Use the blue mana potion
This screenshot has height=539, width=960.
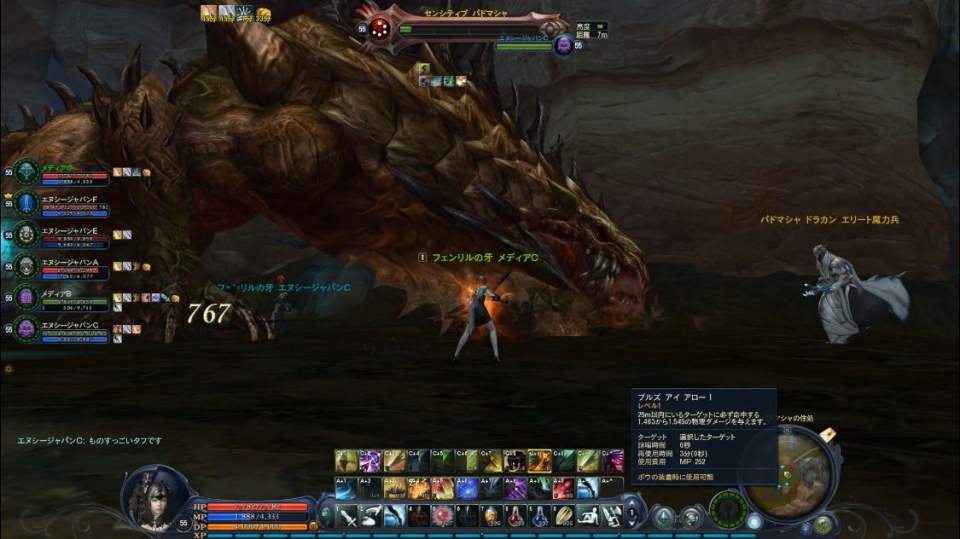click(x=540, y=516)
